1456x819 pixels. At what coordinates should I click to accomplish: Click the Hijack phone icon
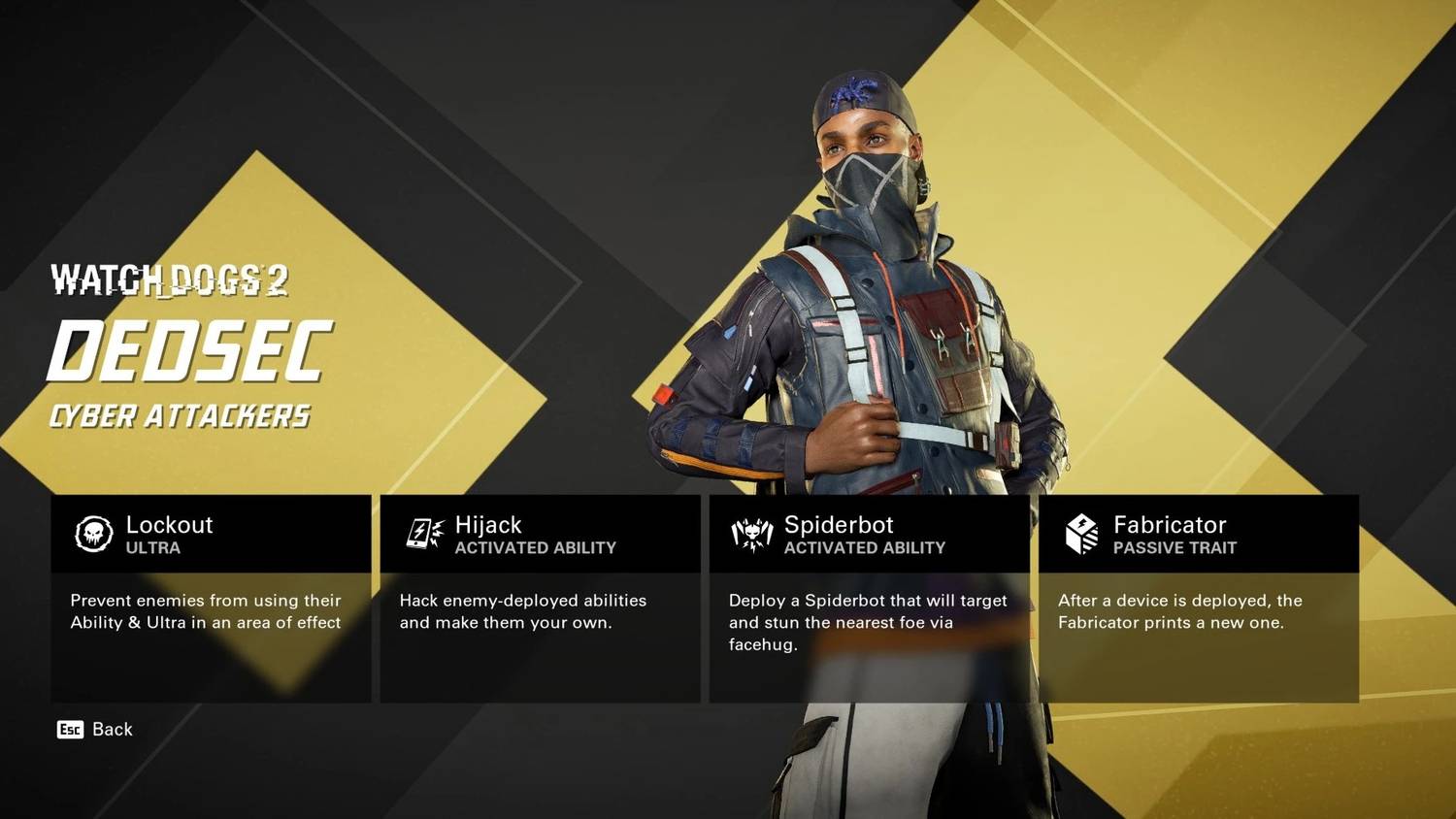pyautogui.click(x=423, y=534)
